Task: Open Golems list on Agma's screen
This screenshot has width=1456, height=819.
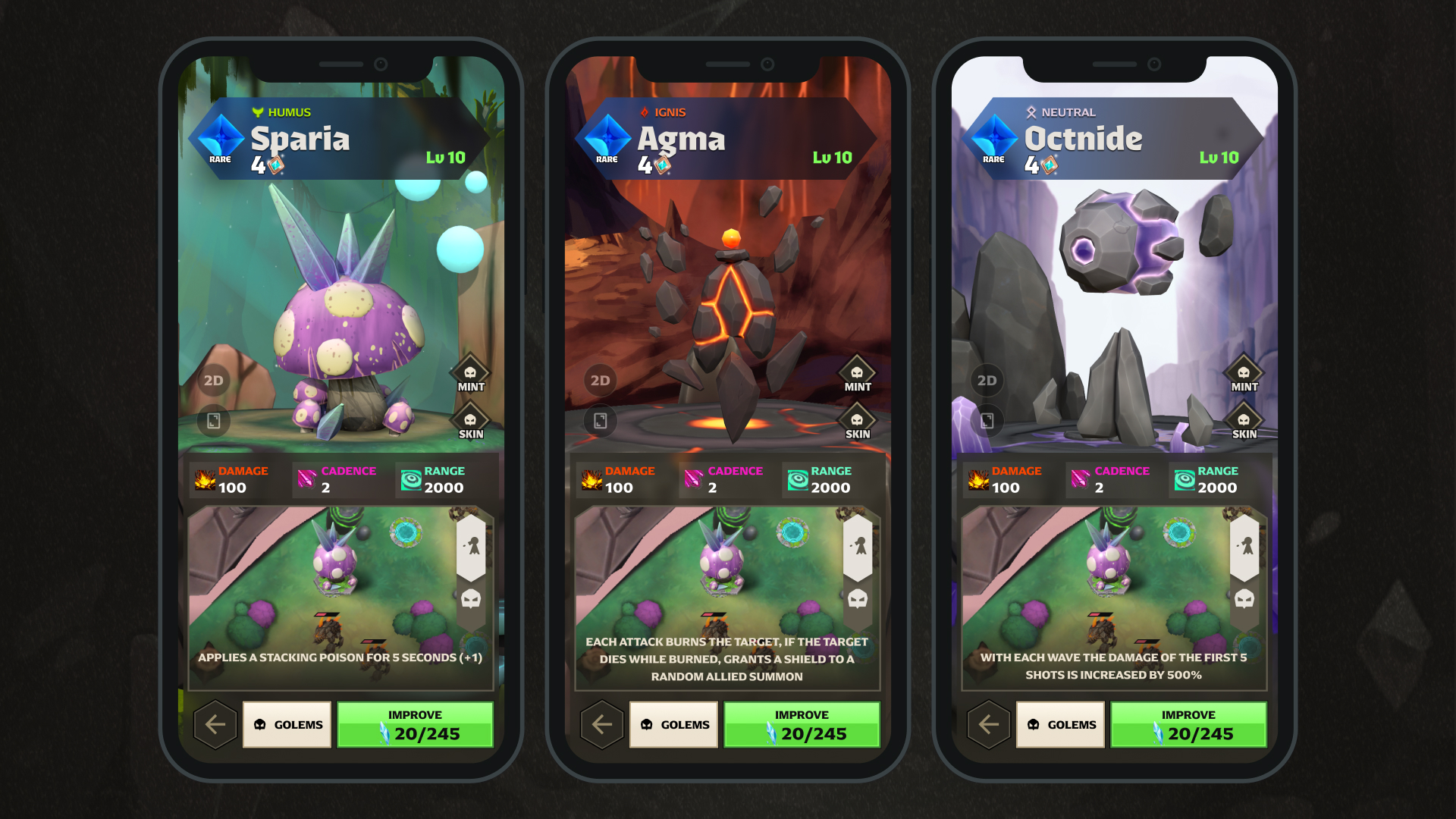Action: 674,725
